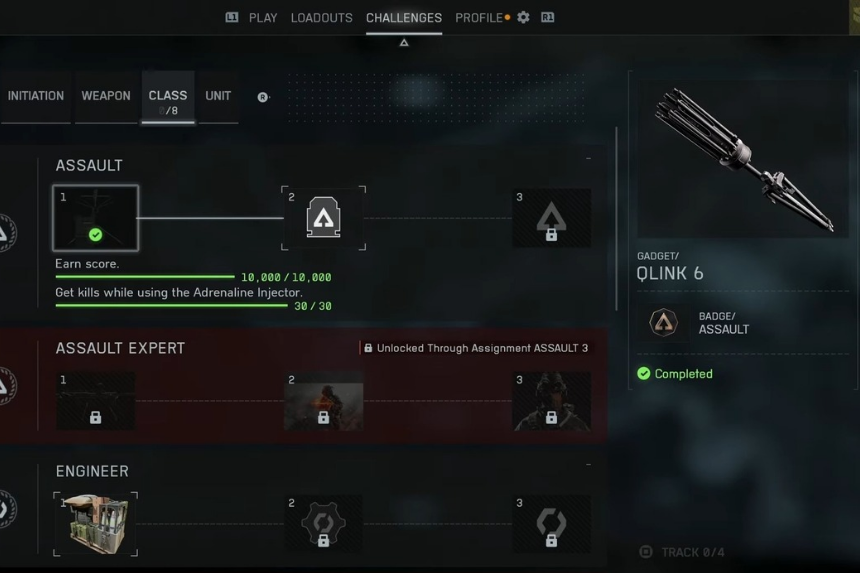Image resolution: width=860 pixels, height=573 pixels.
Task: Switch to the Initiation tab
Action: pyautogui.click(x=36, y=96)
